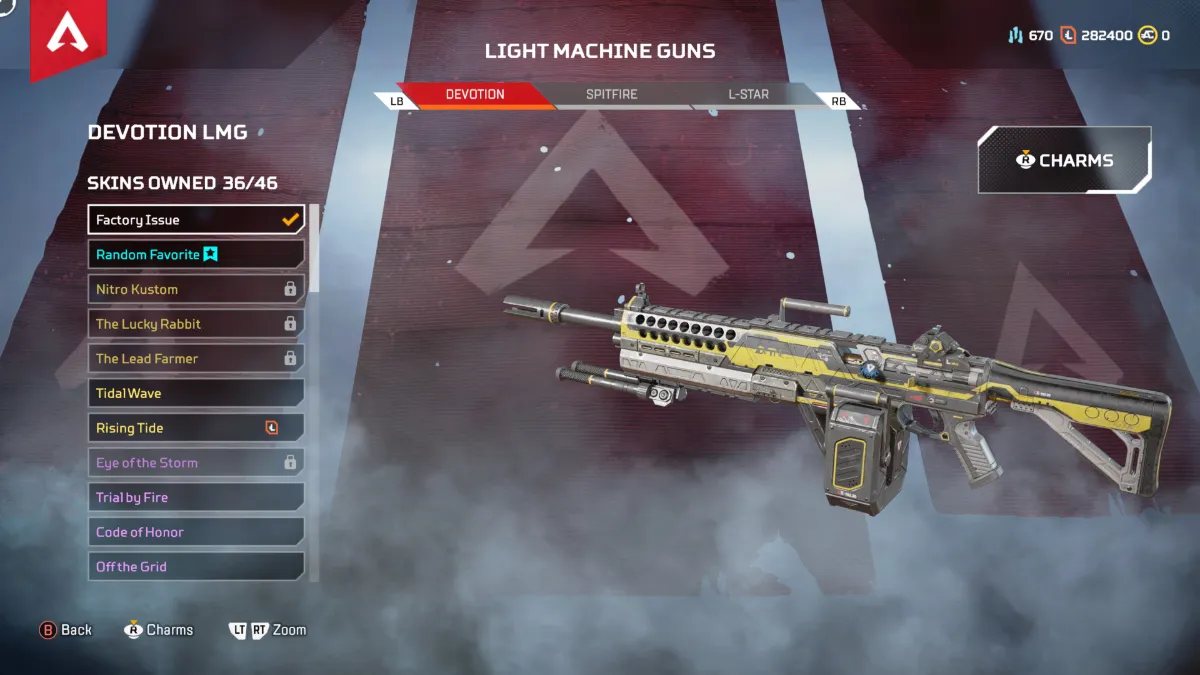Image resolution: width=1200 pixels, height=675 pixels.
Task: Choose the Eye of the Storm skin
Action: [196, 463]
